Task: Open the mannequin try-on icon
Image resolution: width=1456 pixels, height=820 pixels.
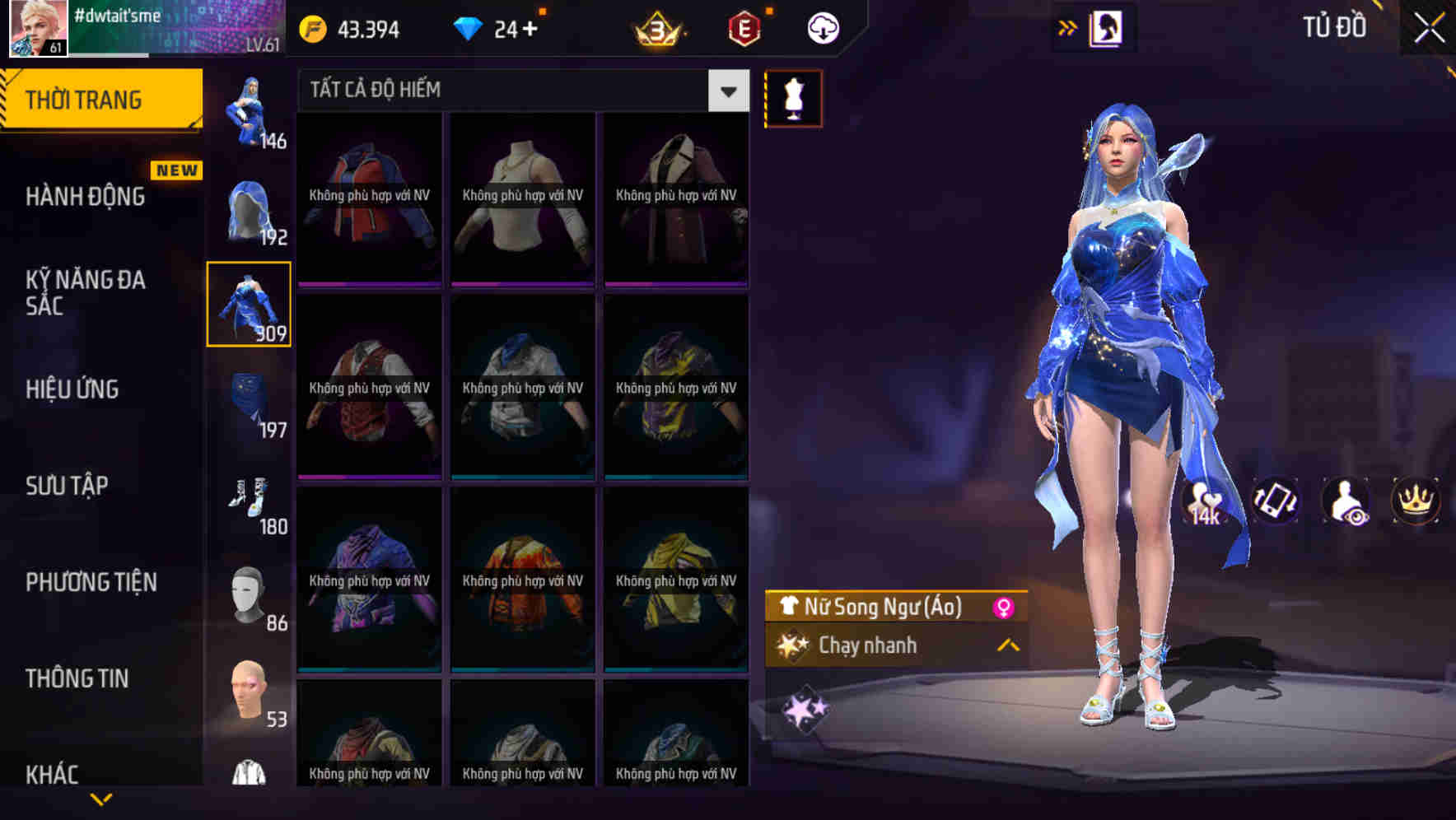Action: (794, 97)
